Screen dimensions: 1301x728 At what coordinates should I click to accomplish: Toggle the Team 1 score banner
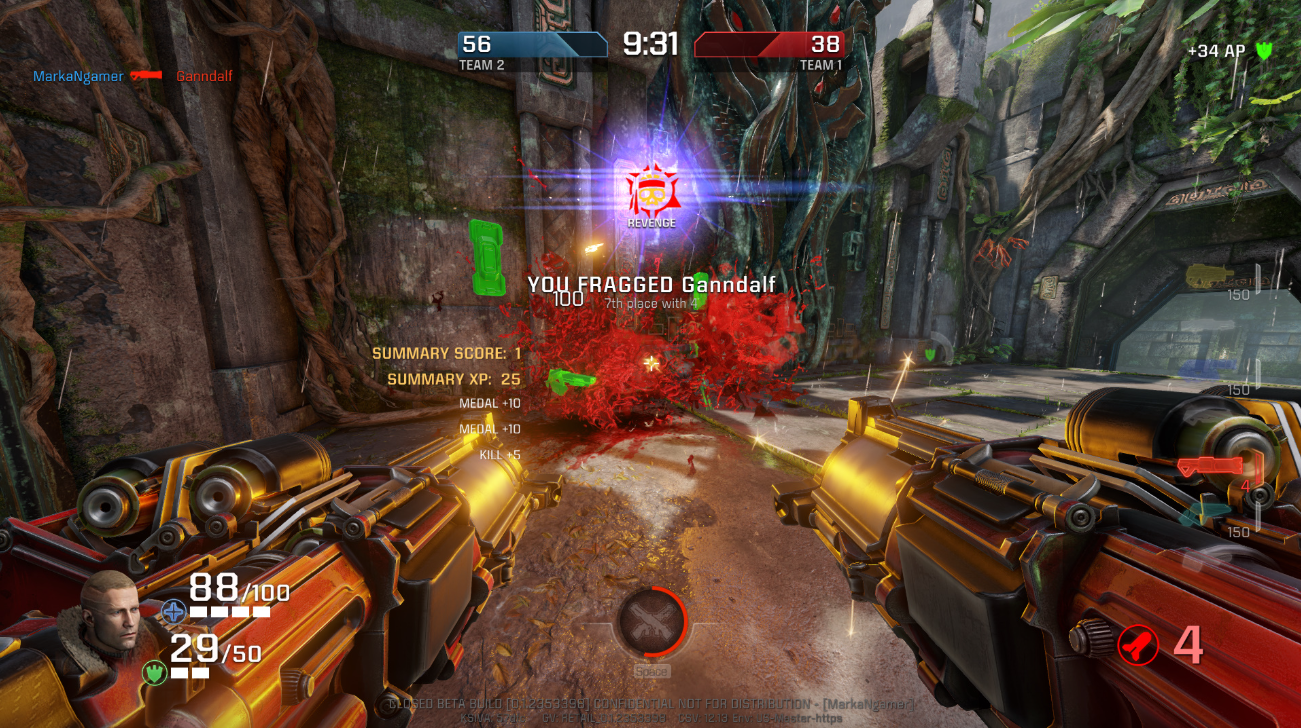(x=772, y=44)
